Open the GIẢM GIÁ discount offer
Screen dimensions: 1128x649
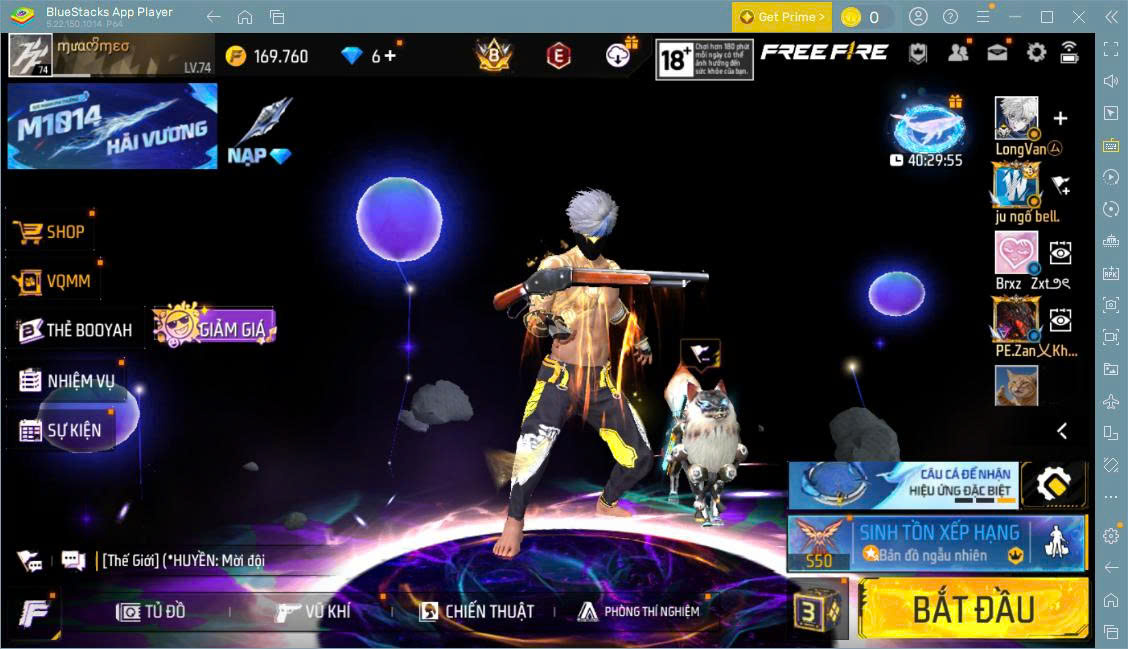pyautogui.click(x=215, y=327)
